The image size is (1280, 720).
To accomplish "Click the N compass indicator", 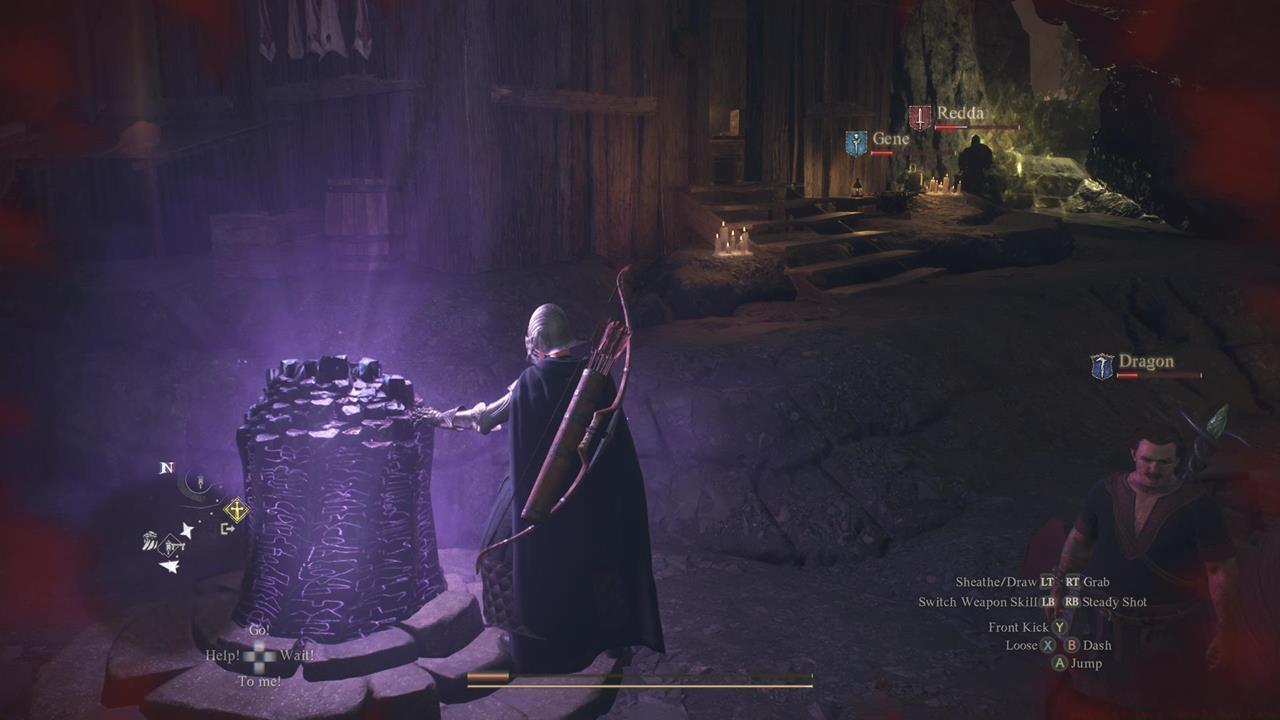I will click(x=167, y=468).
